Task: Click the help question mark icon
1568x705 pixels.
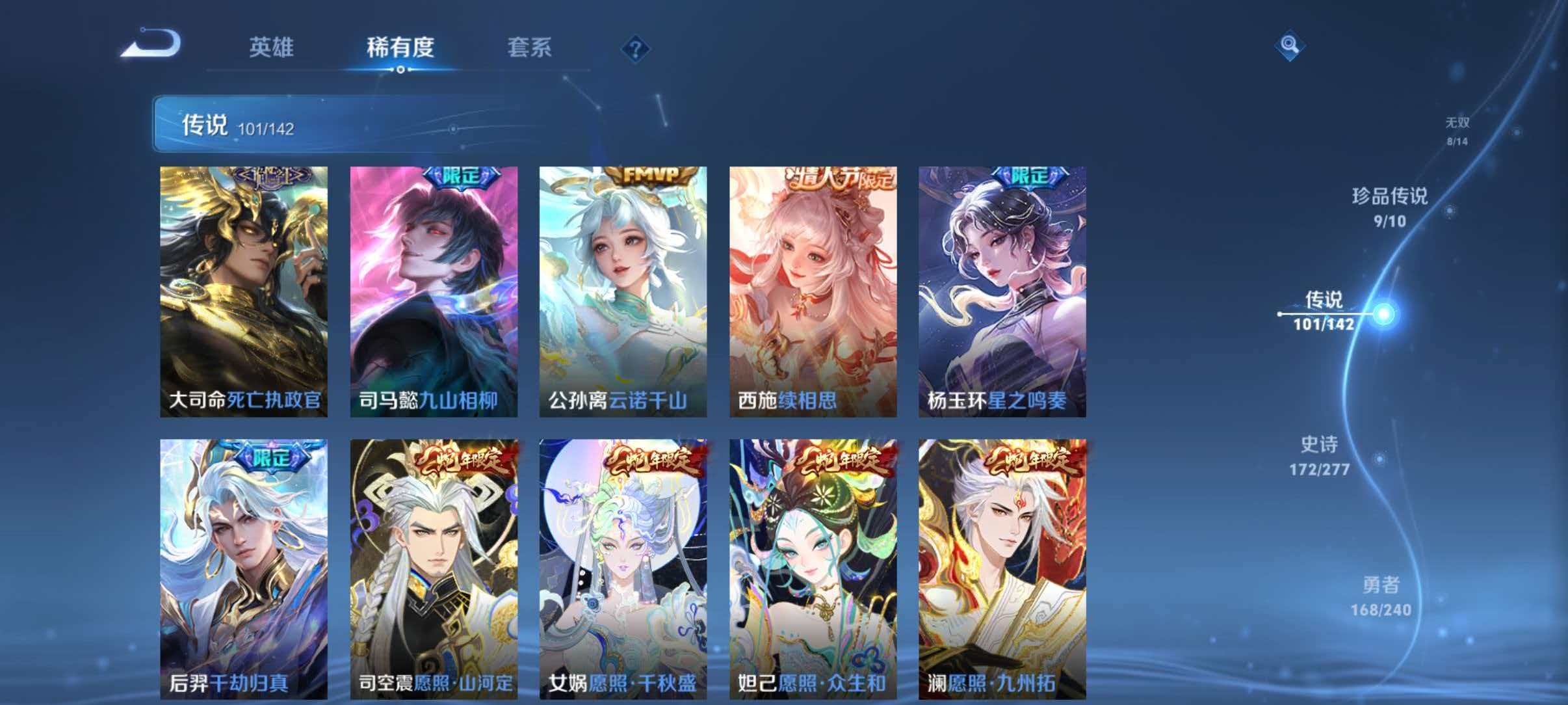Action: coord(636,49)
